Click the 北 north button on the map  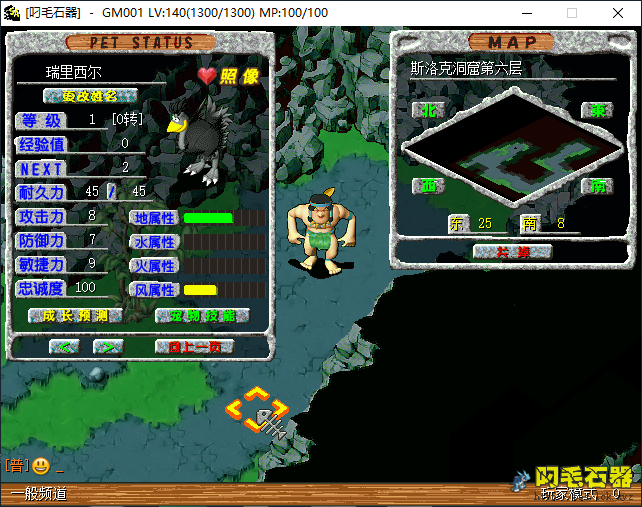click(x=430, y=109)
